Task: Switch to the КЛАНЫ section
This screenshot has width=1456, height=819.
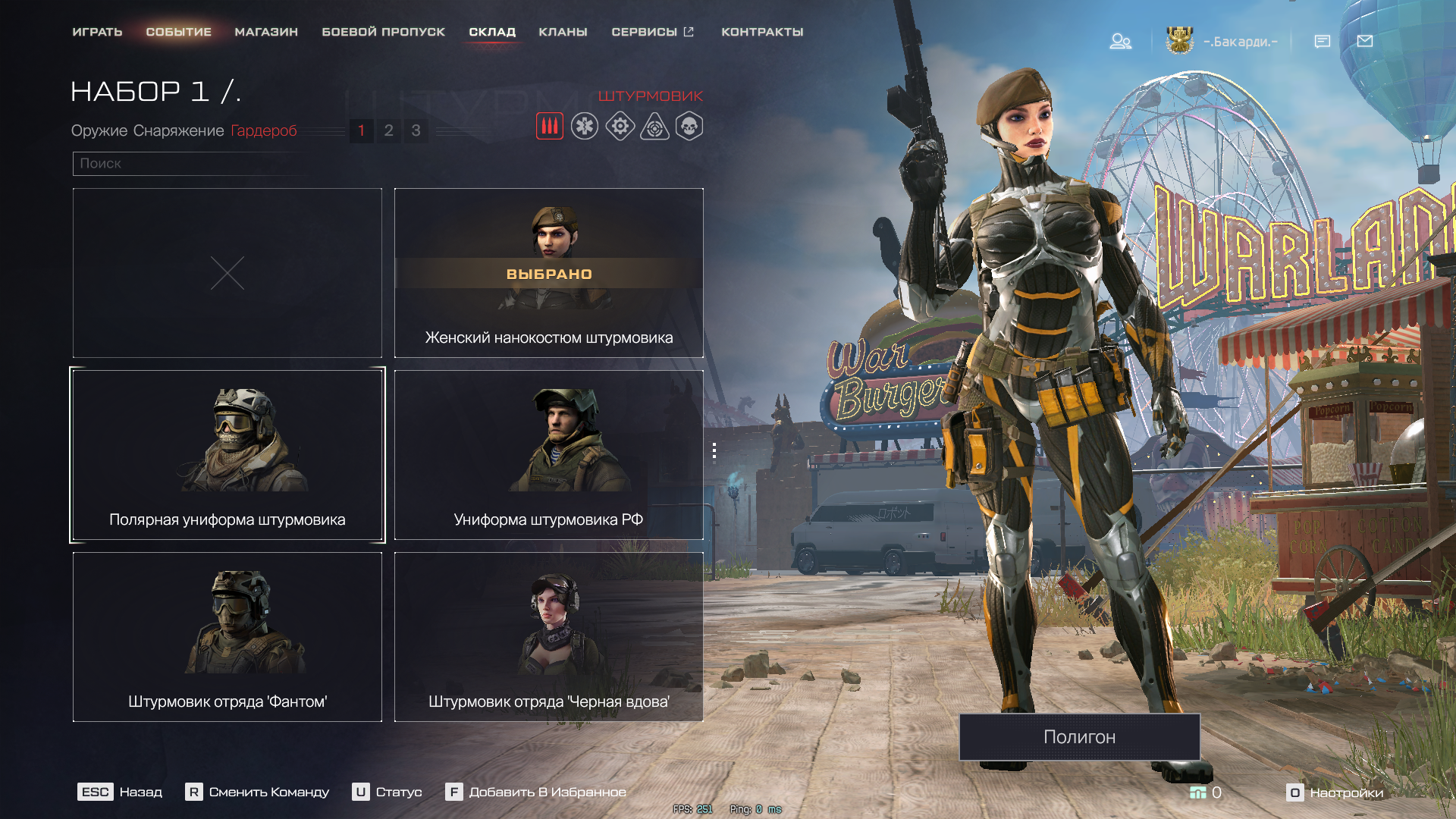Action: (563, 32)
